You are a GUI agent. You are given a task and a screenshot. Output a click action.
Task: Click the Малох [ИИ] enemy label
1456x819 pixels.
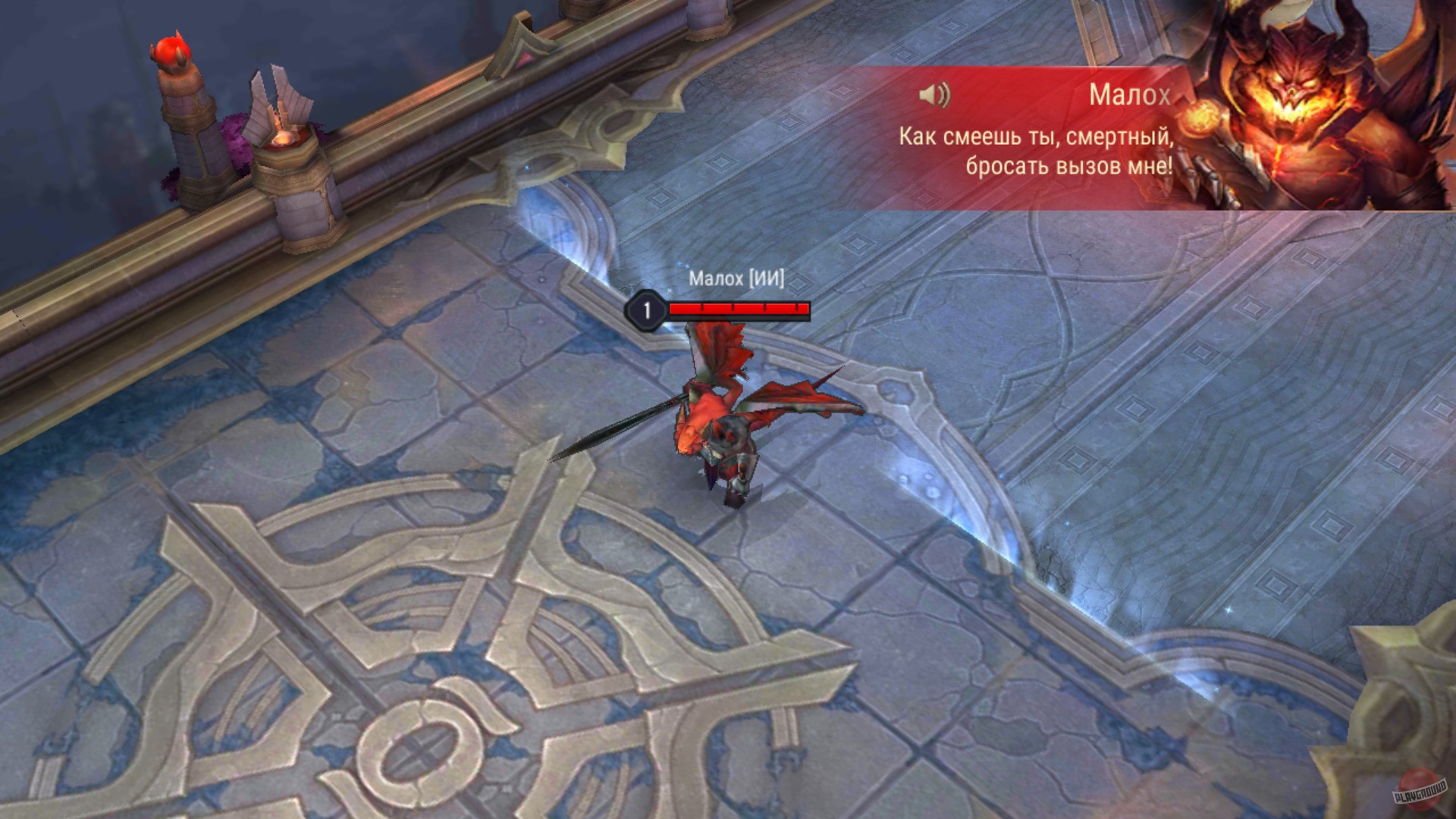(736, 279)
